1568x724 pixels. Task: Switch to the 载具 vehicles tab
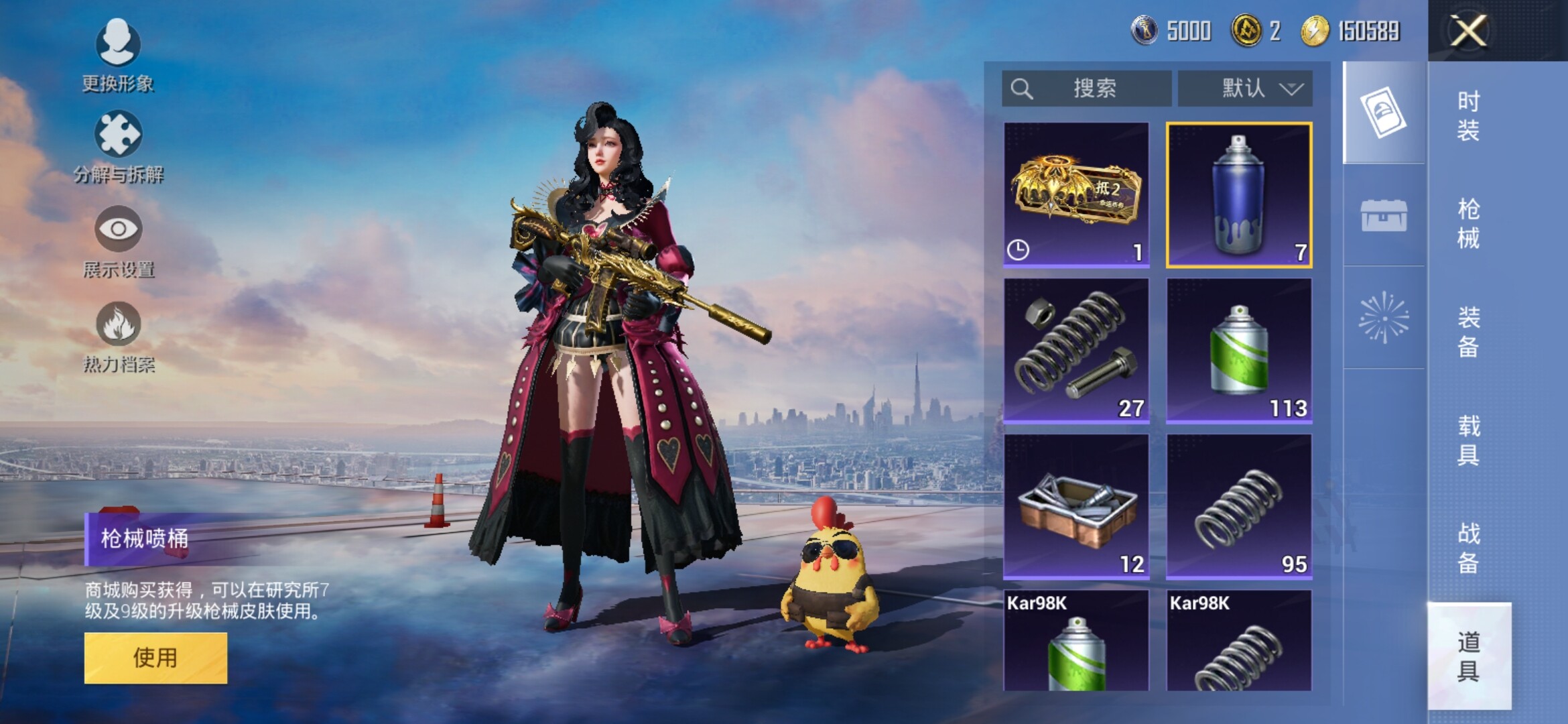(x=1468, y=440)
